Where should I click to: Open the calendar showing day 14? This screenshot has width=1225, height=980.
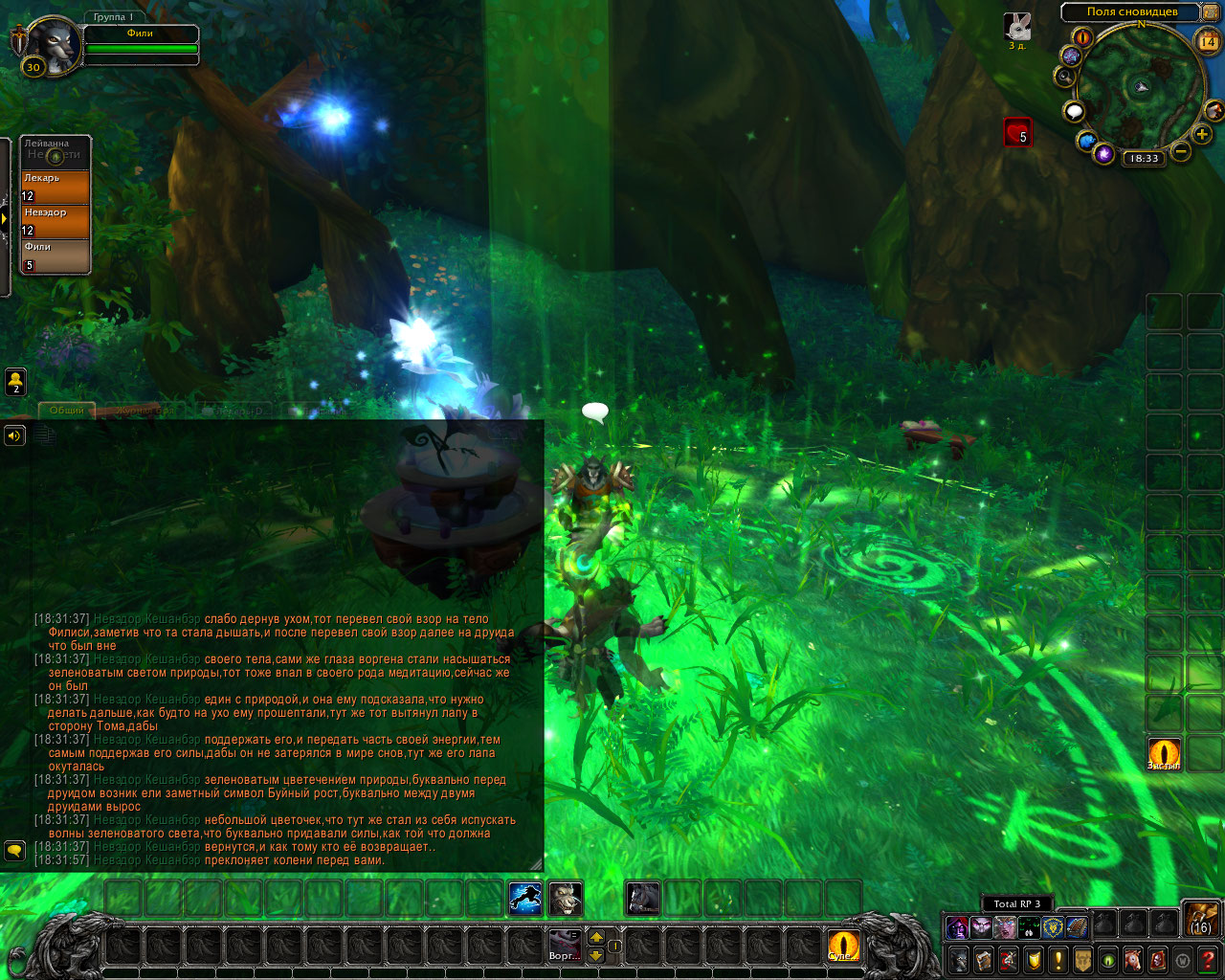point(1208,41)
